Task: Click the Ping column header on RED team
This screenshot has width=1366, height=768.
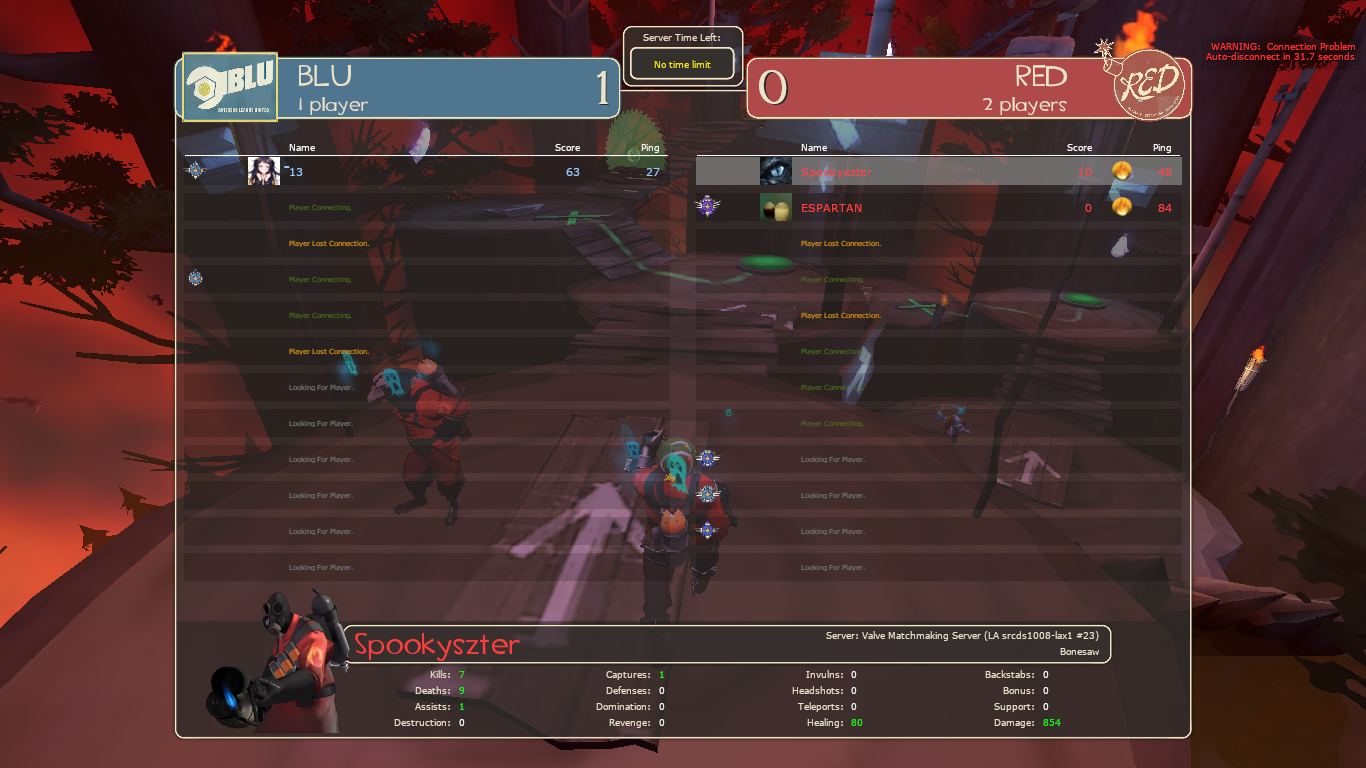Action: coord(1161,147)
